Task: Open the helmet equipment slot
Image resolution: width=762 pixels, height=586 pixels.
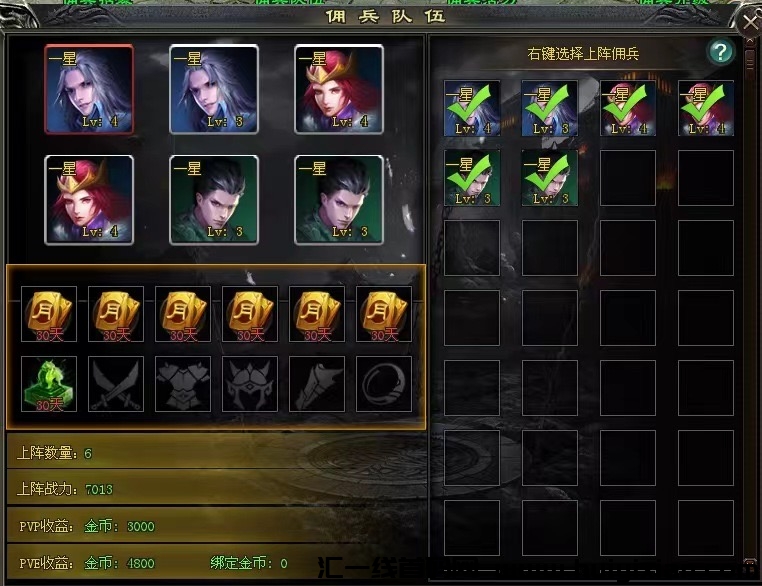Action: point(250,384)
